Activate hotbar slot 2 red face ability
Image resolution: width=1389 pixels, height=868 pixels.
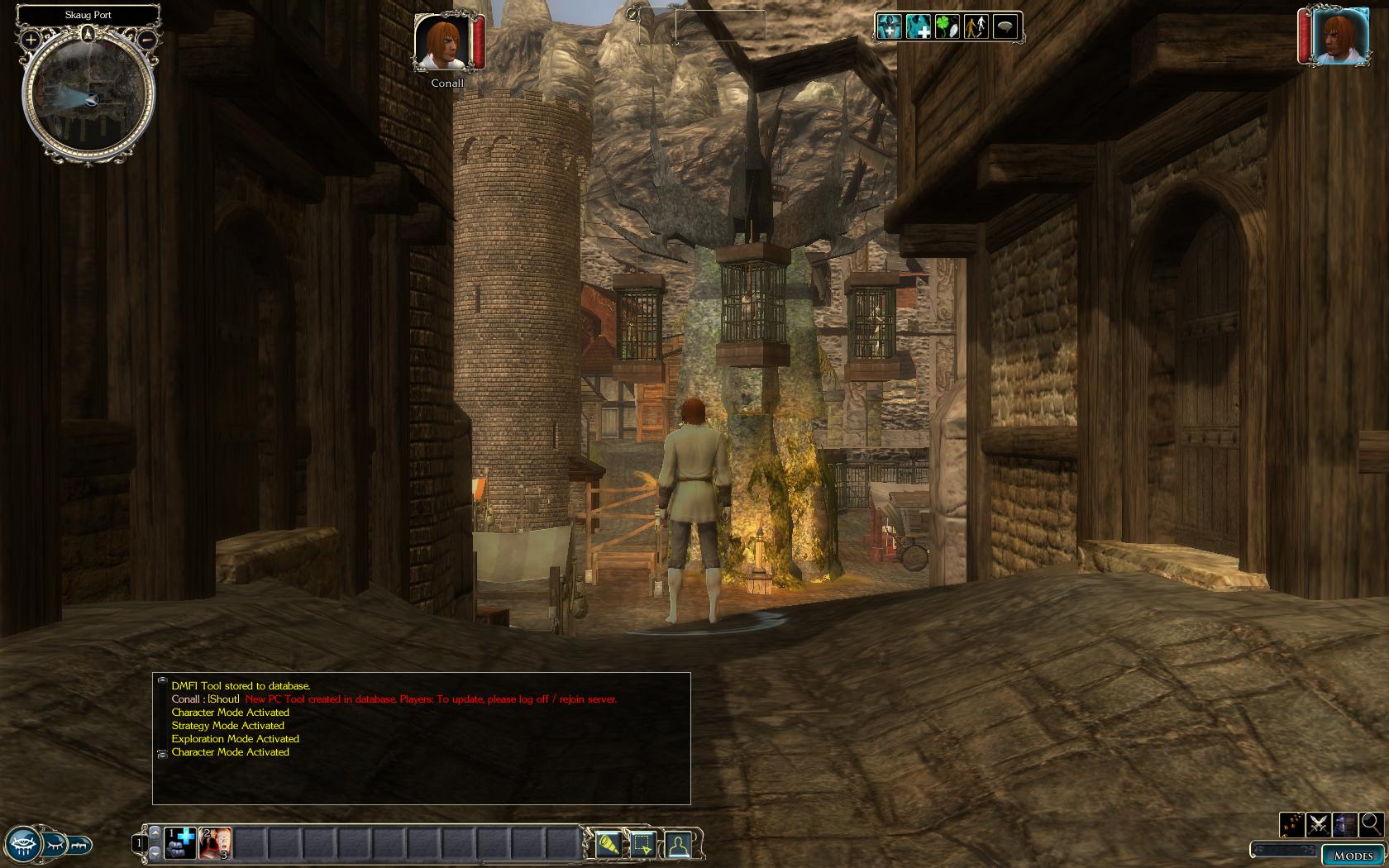click(x=215, y=843)
